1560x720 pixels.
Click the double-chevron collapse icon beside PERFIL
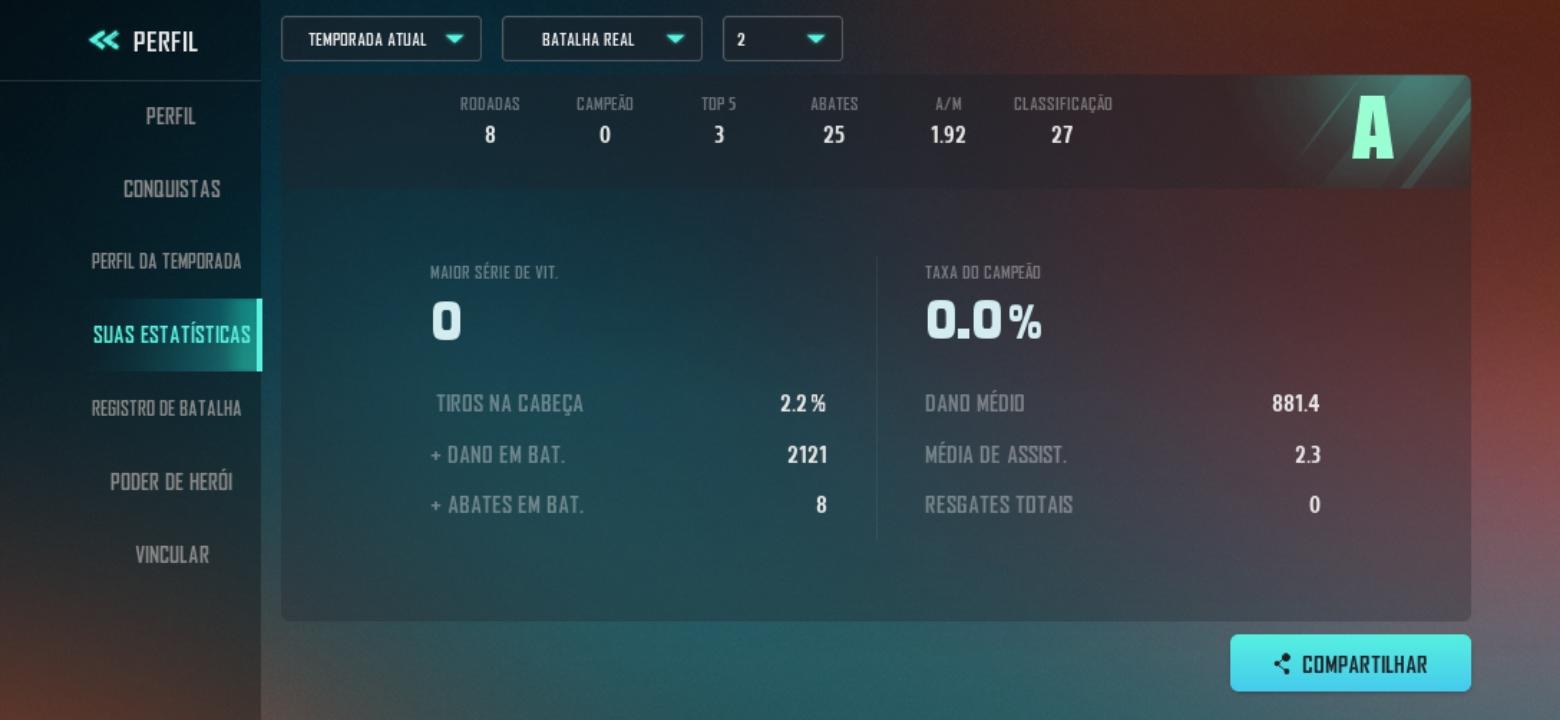point(102,42)
